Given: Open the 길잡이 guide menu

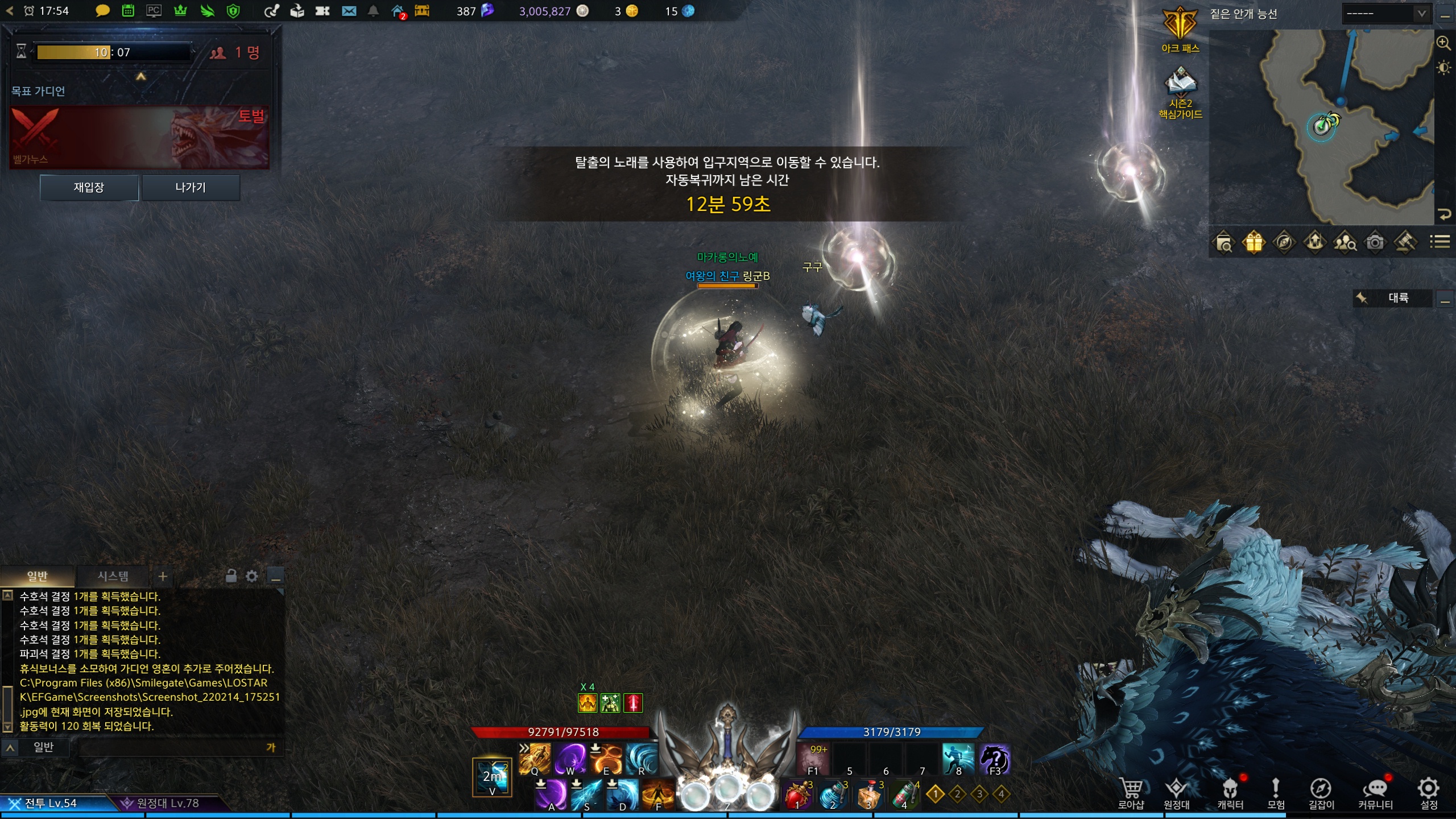Looking at the screenshot, I should click(1321, 792).
